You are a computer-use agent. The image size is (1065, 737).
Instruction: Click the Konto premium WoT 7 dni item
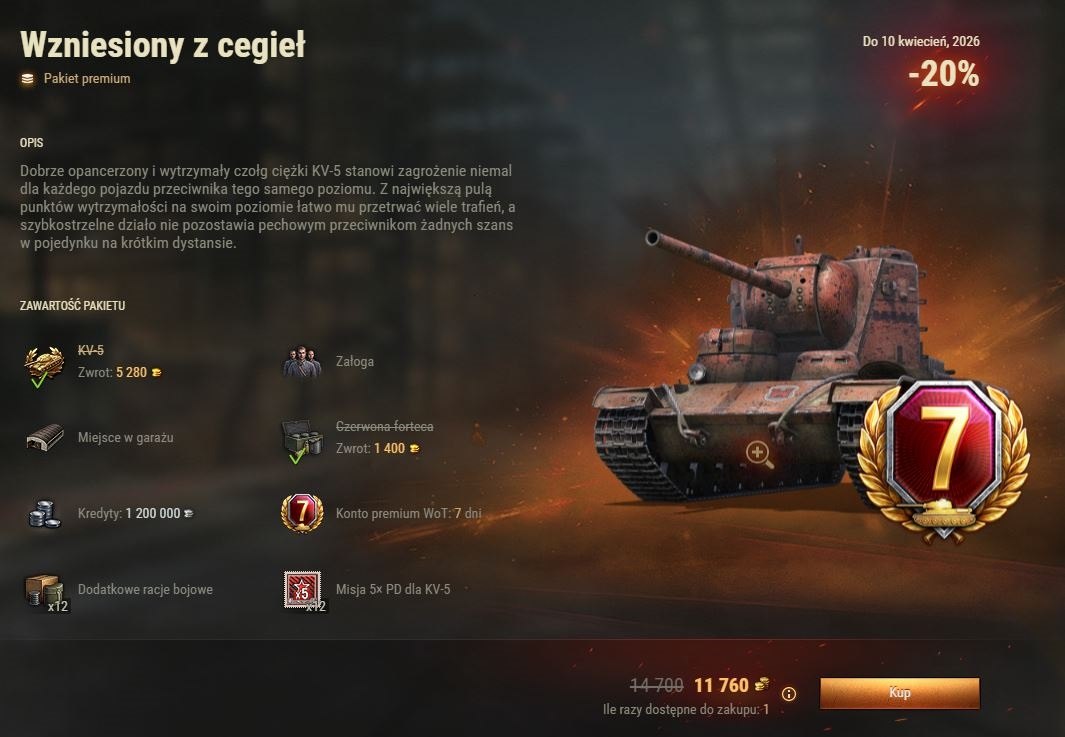pos(302,514)
